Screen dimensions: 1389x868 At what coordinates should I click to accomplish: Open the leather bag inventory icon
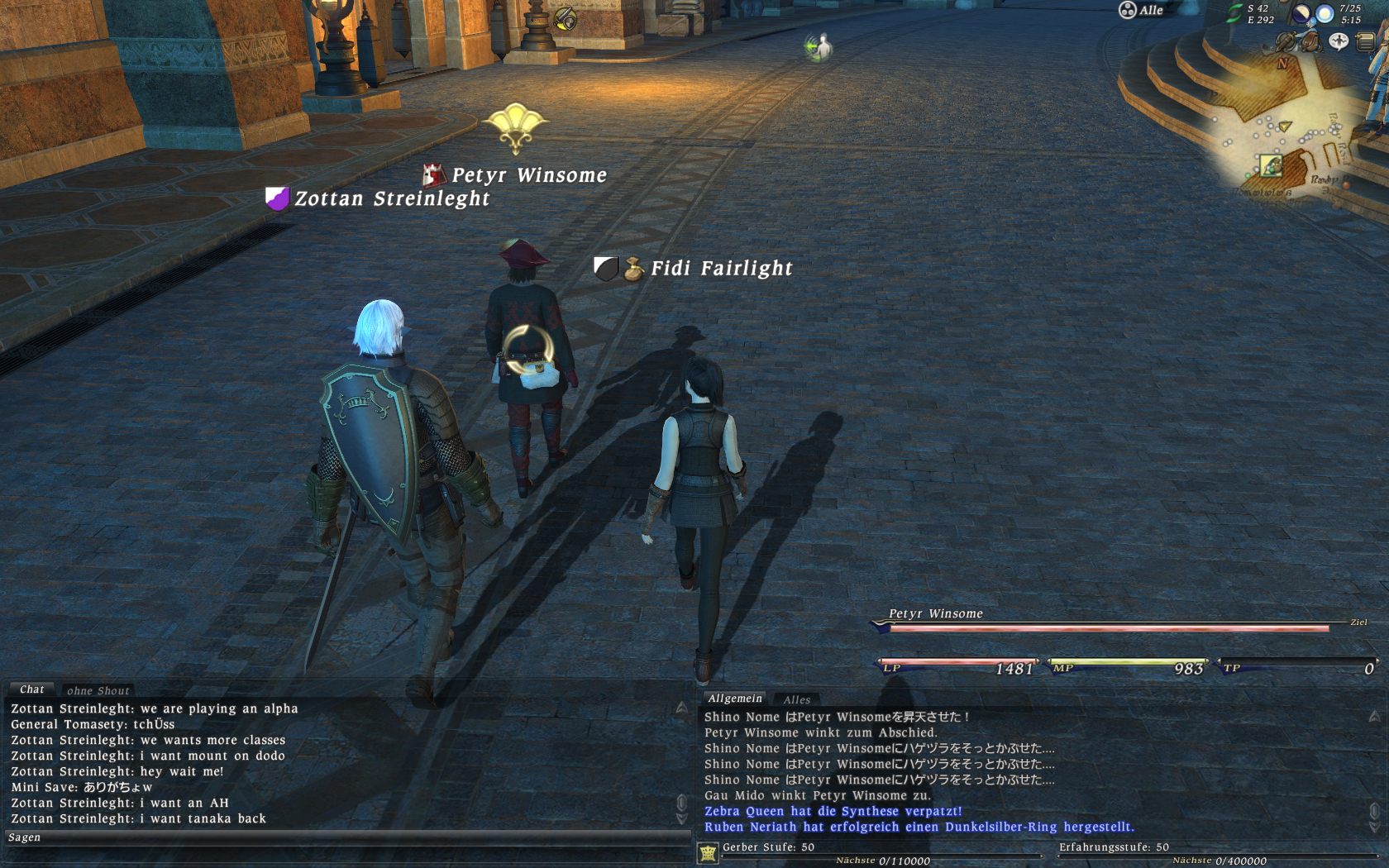(x=1311, y=41)
